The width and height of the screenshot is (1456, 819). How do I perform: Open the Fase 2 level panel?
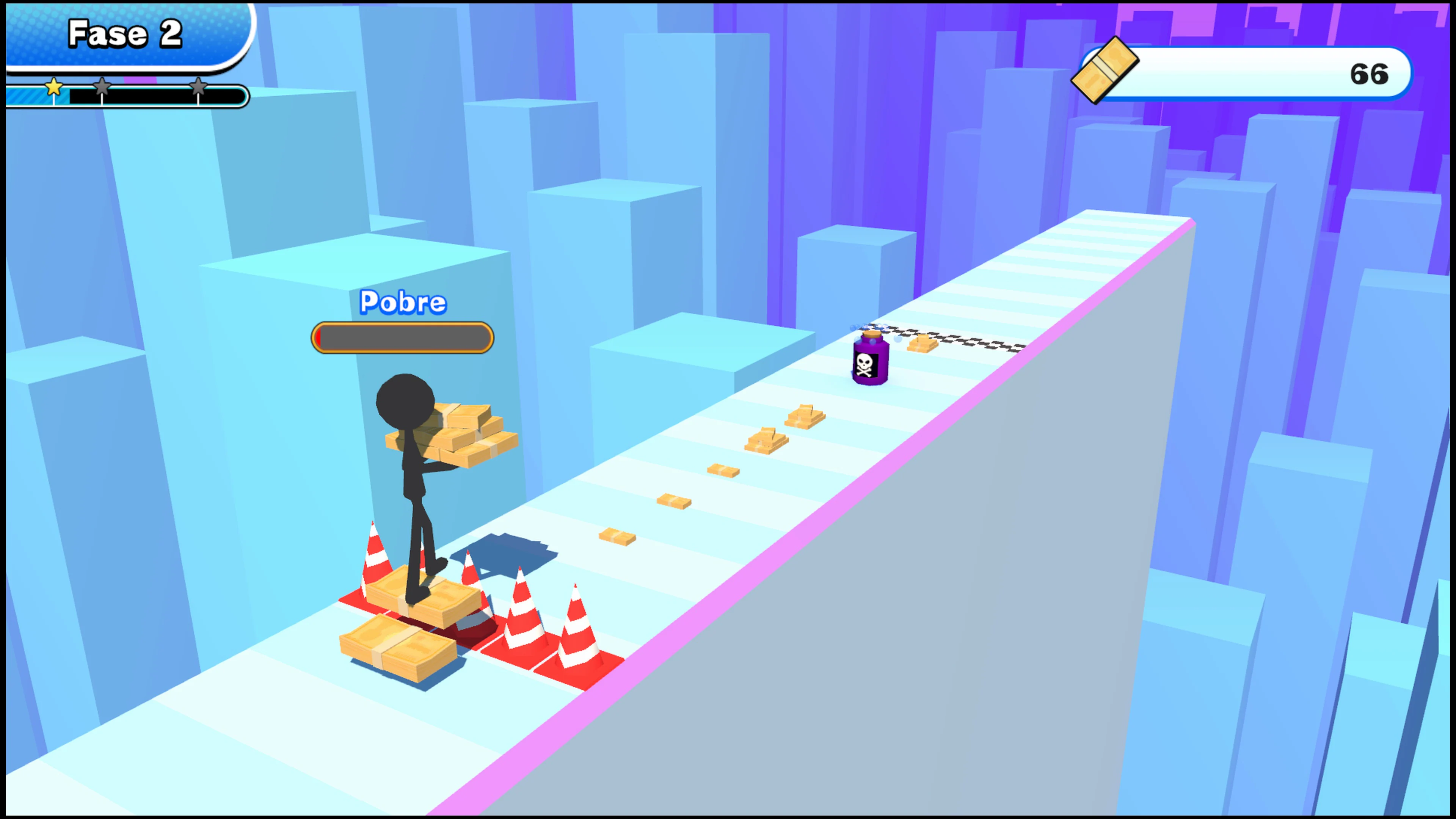(126, 34)
